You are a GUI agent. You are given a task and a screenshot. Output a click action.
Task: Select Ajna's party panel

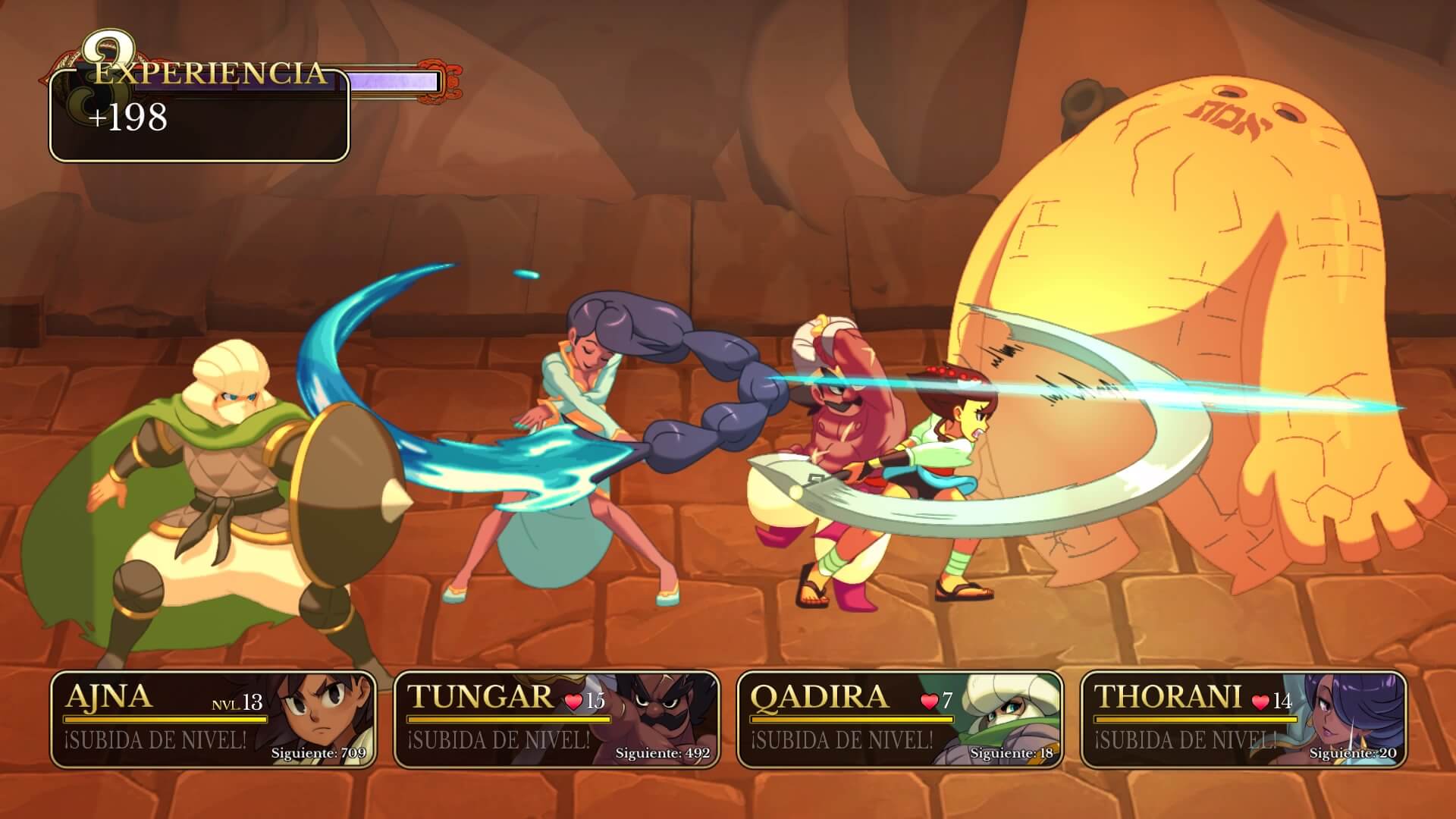(213, 719)
